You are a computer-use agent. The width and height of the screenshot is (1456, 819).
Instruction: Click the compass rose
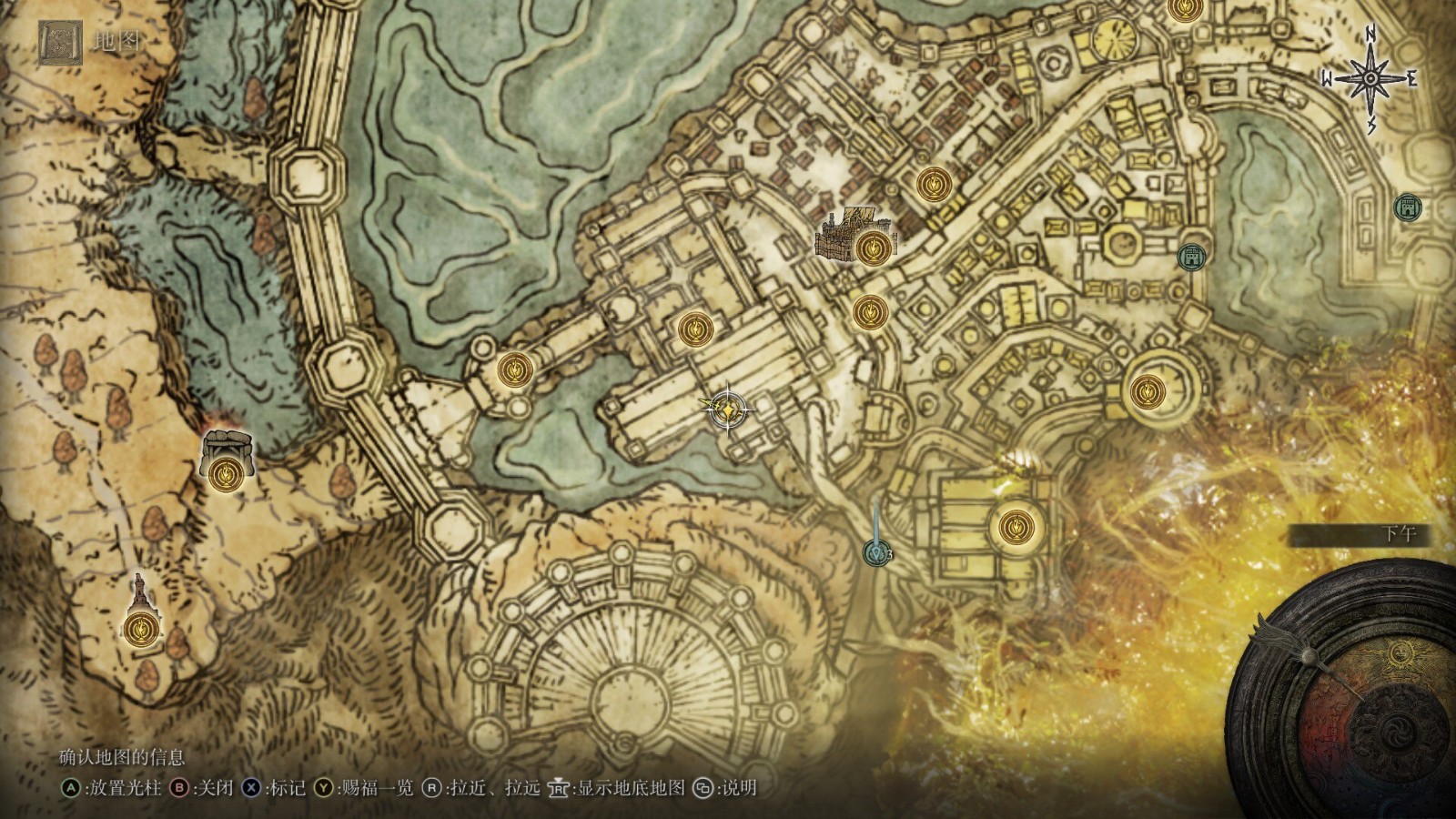[x=1370, y=79]
